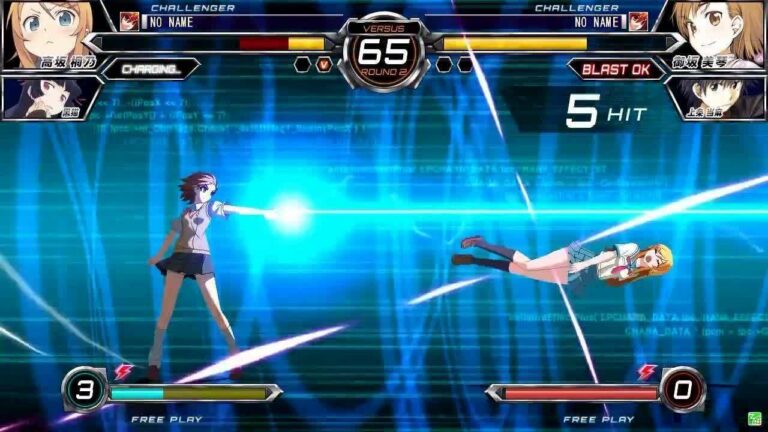This screenshot has height=432, width=768.
Task: Click the left player's small red card icon
Action: 129,21
